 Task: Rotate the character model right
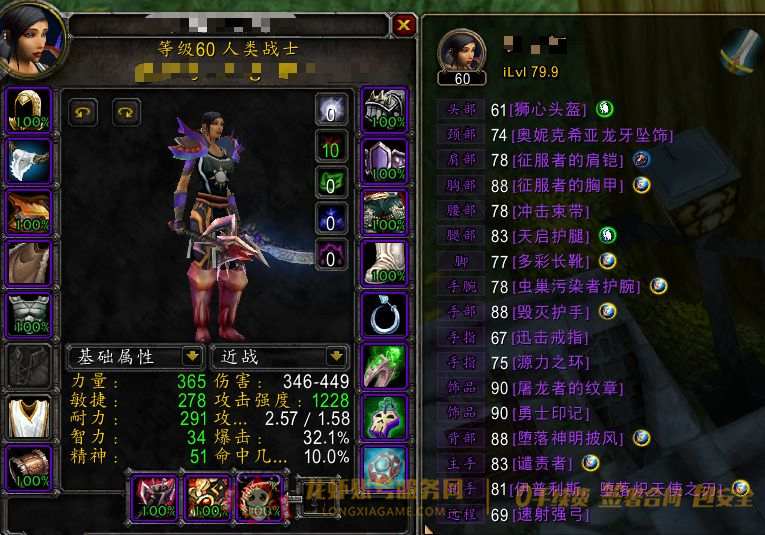pos(127,112)
